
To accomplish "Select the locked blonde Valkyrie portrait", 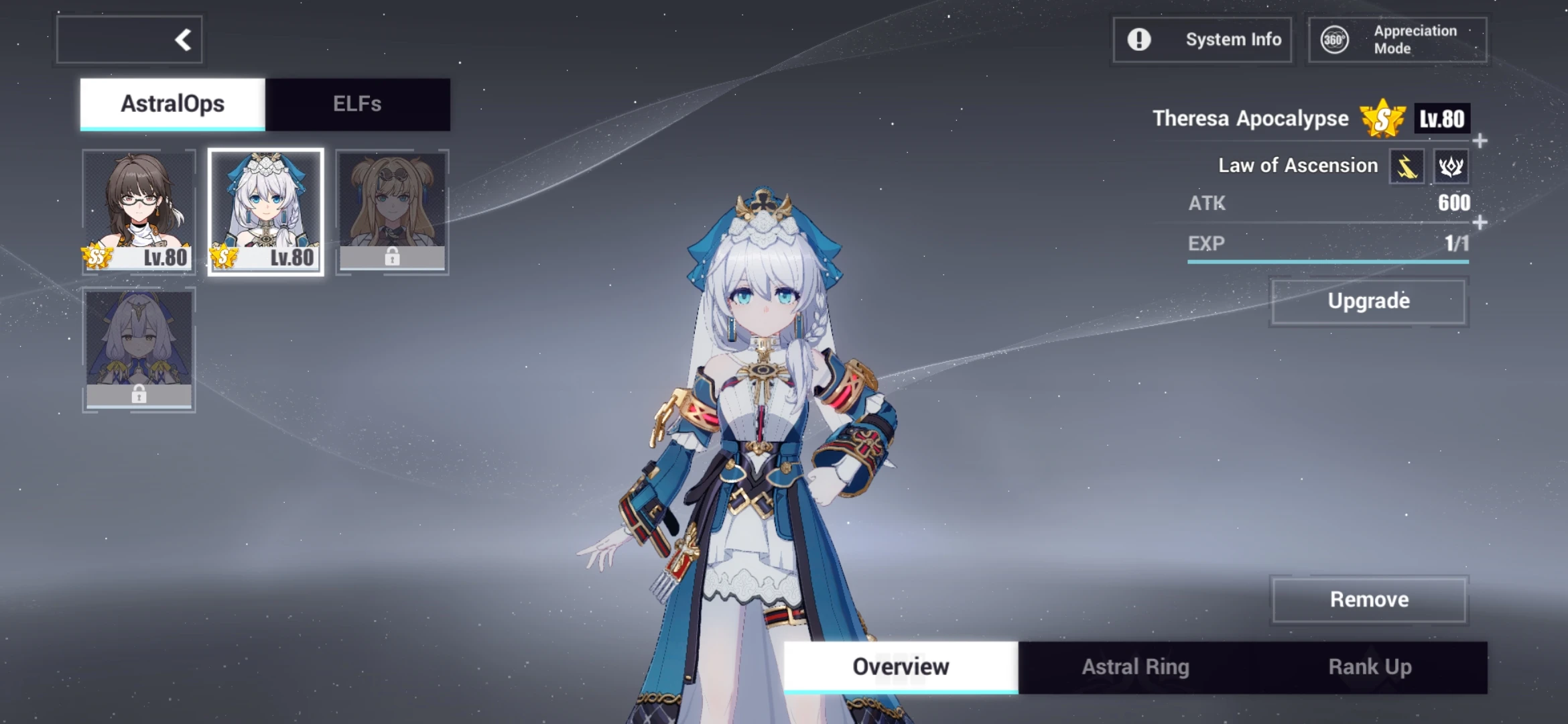I will pyautogui.click(x=392, y=212).
